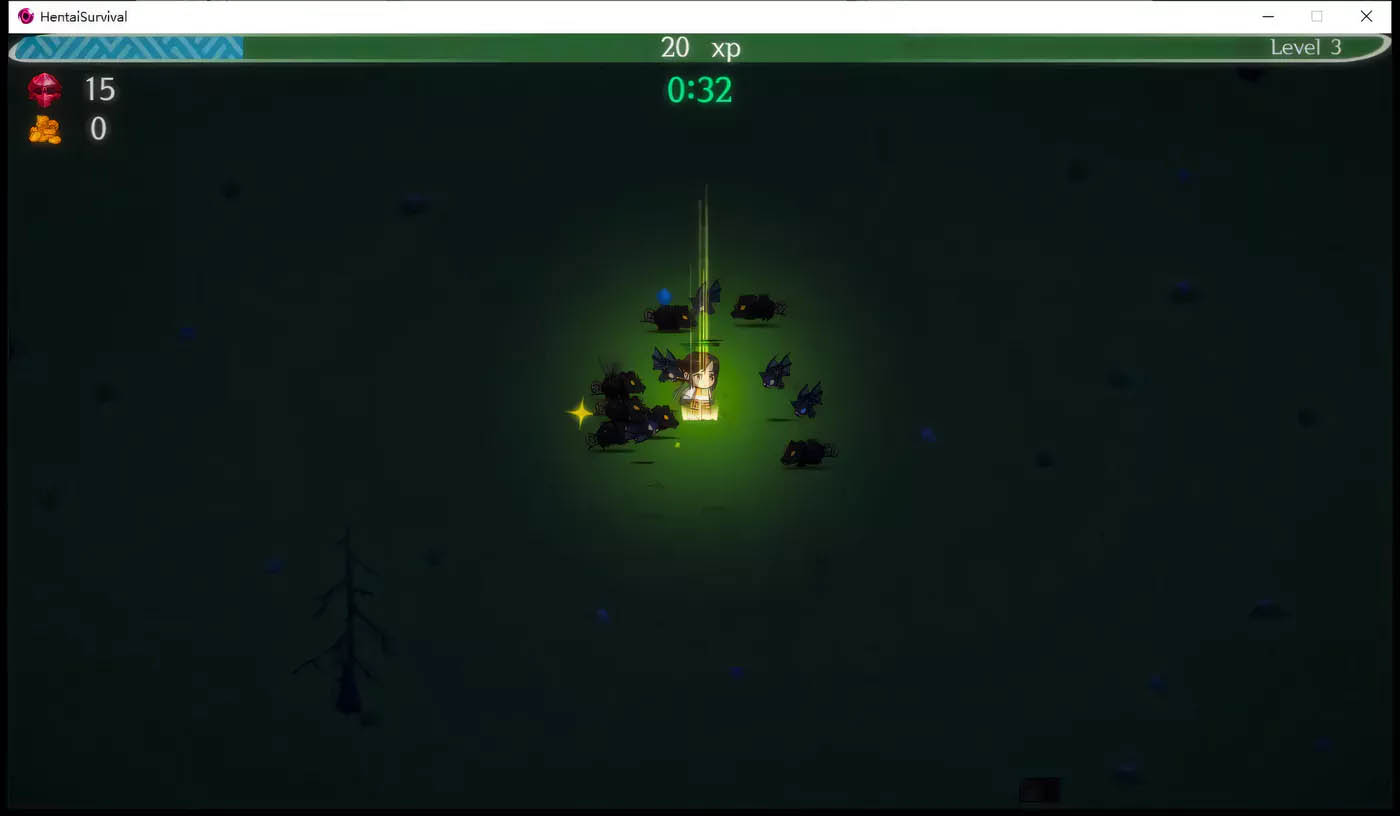Select the gold nuggets currency icon
This screenshot has width=1400, height=816.
45,129
